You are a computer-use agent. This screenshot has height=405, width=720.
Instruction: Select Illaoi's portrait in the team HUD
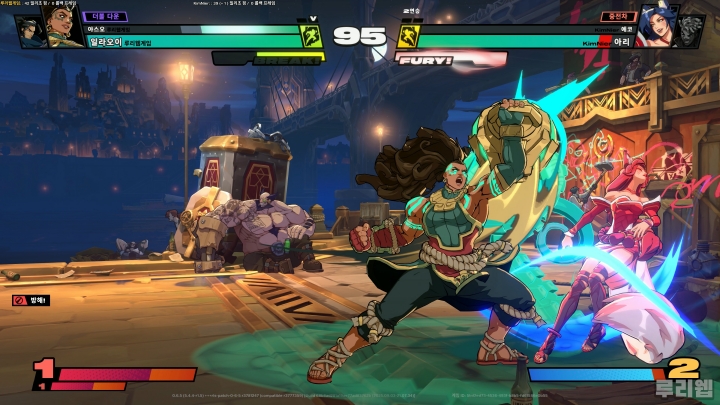pyautogui.click(x=63, y=30)
